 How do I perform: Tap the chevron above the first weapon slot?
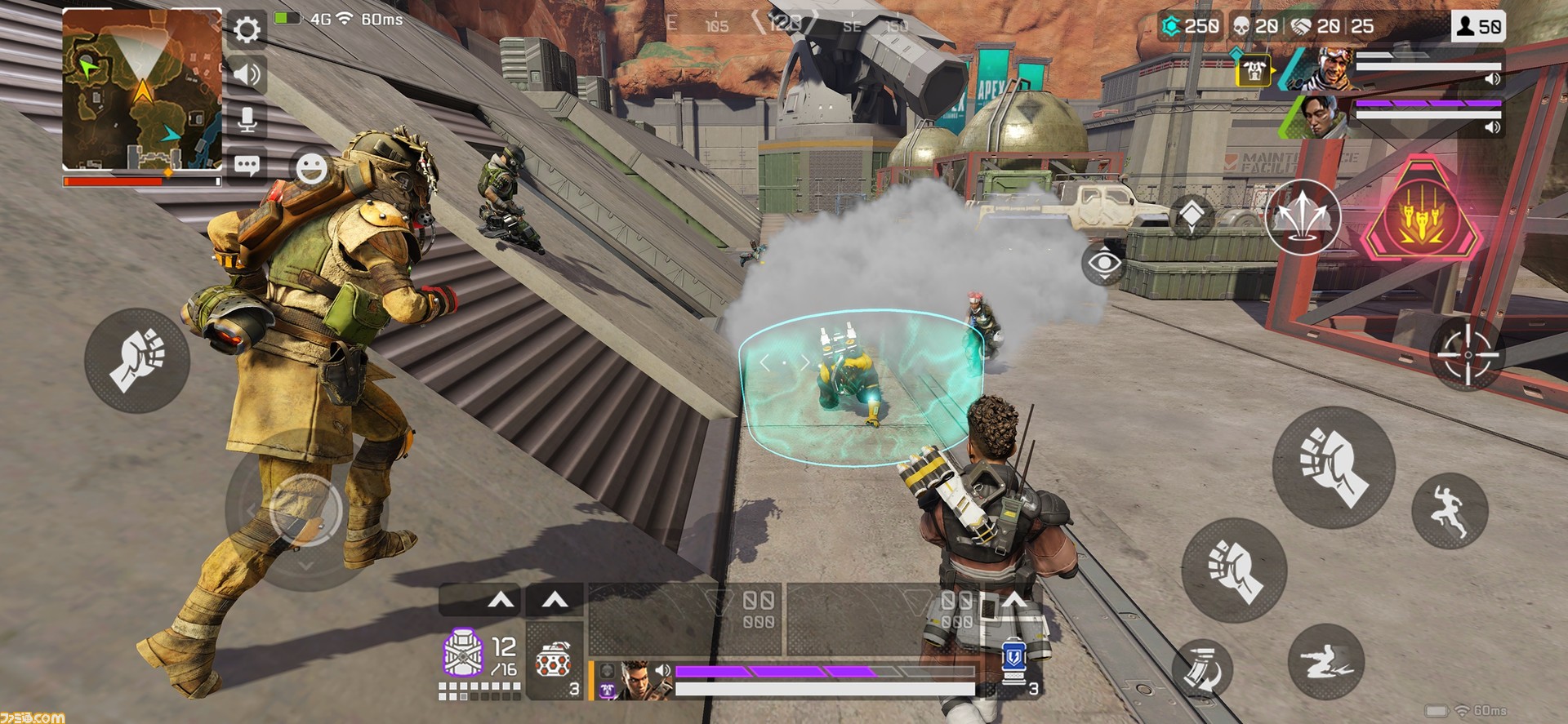click(x=501, y=598)
